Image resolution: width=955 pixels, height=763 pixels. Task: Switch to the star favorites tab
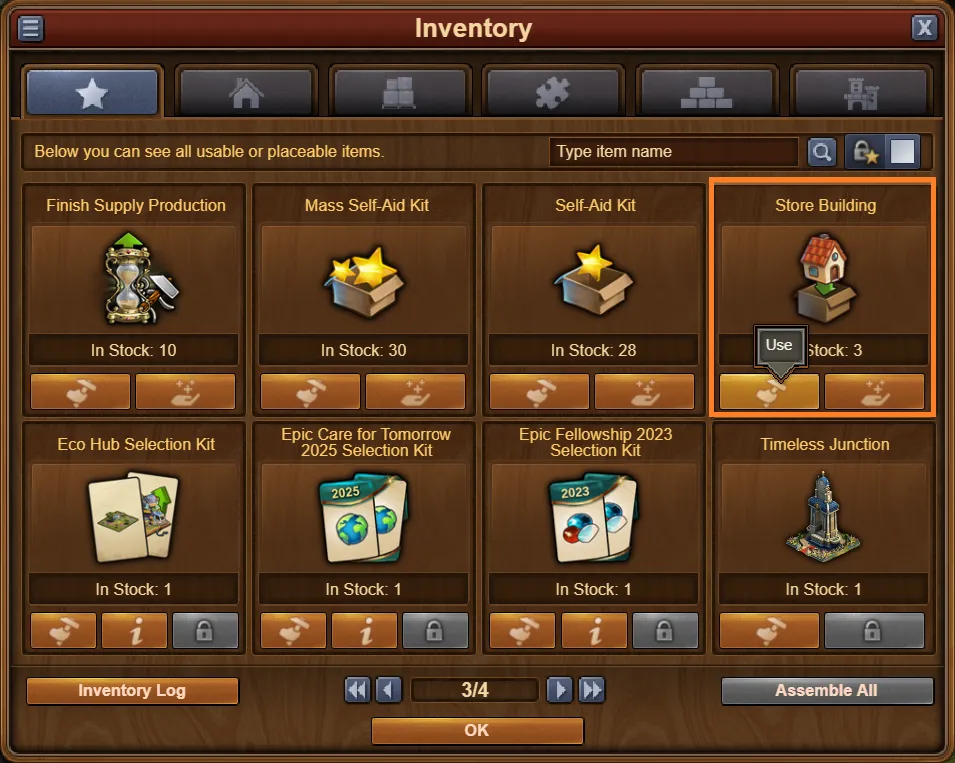(x=92, y=93)
